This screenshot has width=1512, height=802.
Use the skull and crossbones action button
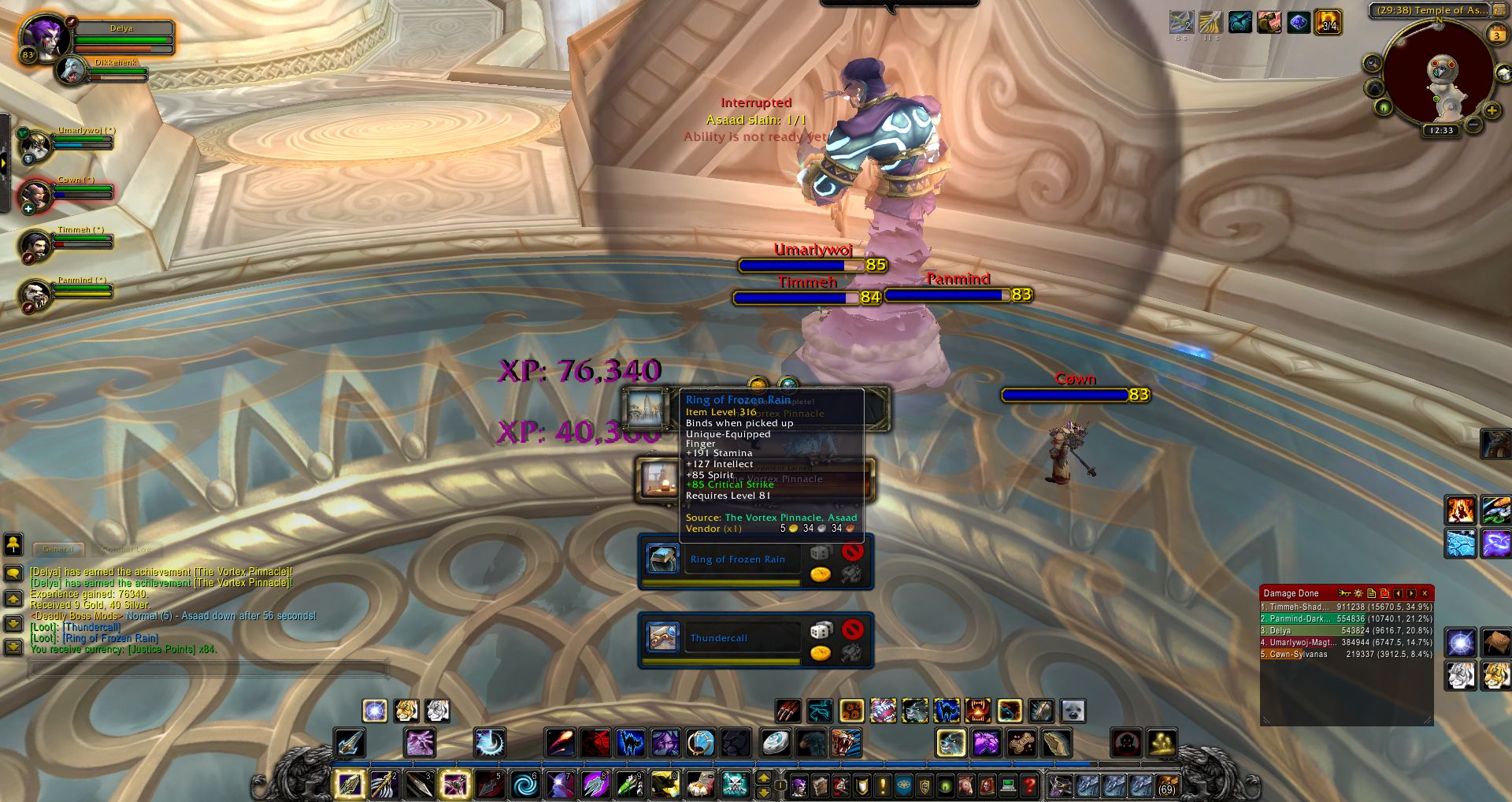click(x=735, y=785)
